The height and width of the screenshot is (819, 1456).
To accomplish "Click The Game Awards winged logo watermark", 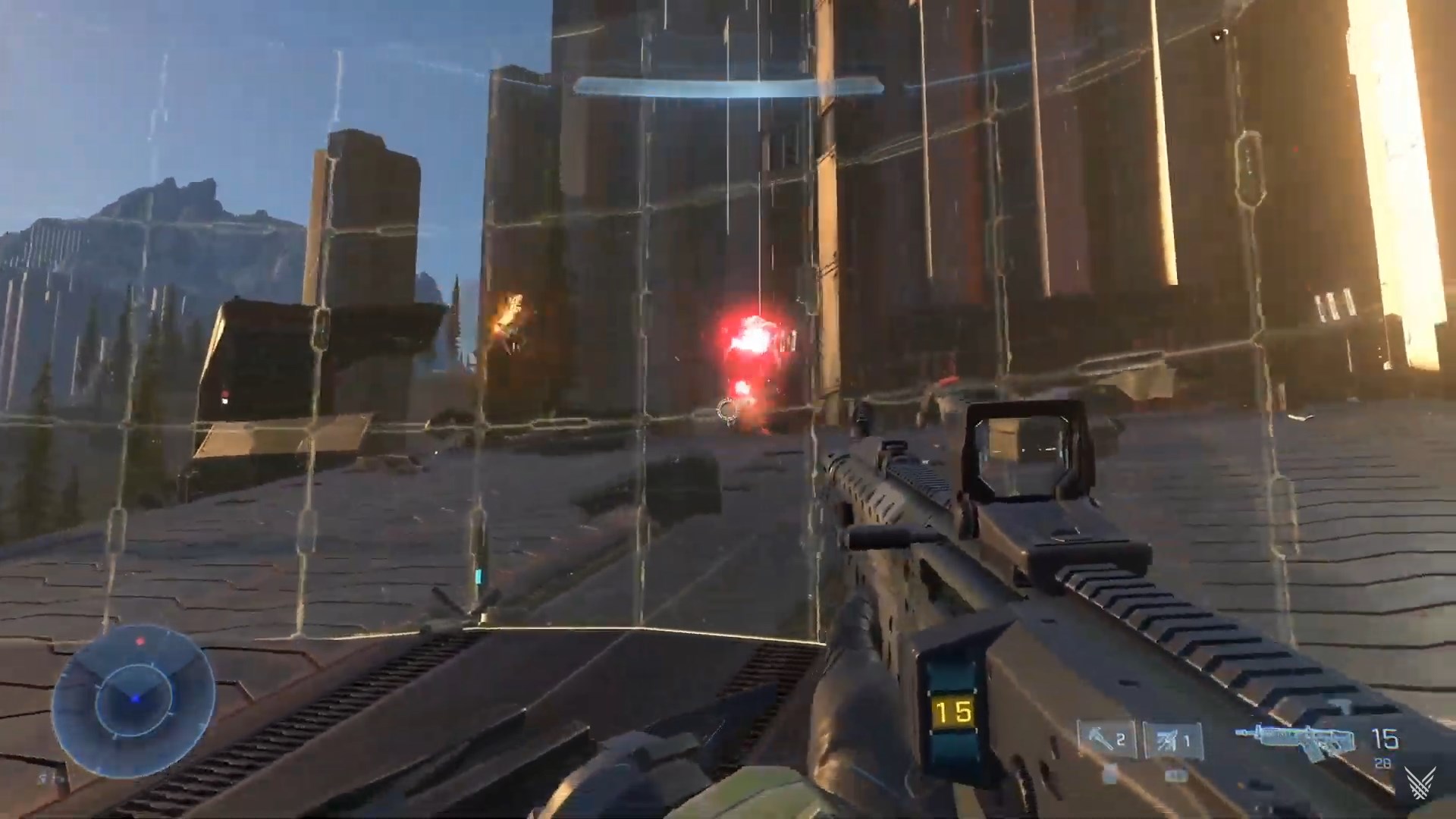I will (1419, 783).
